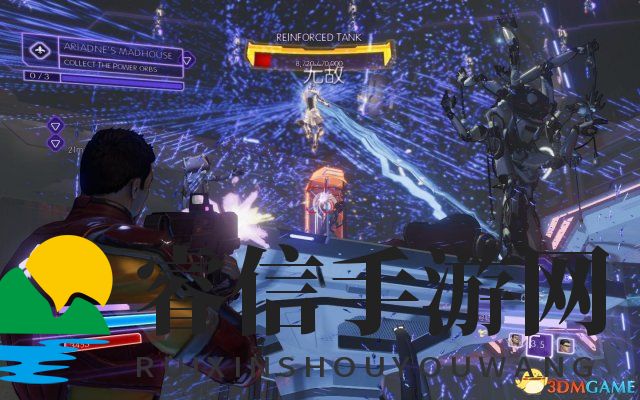Select the left squad character portrait
This screenshot has height=400, width=640.
(x=515, y=341)
